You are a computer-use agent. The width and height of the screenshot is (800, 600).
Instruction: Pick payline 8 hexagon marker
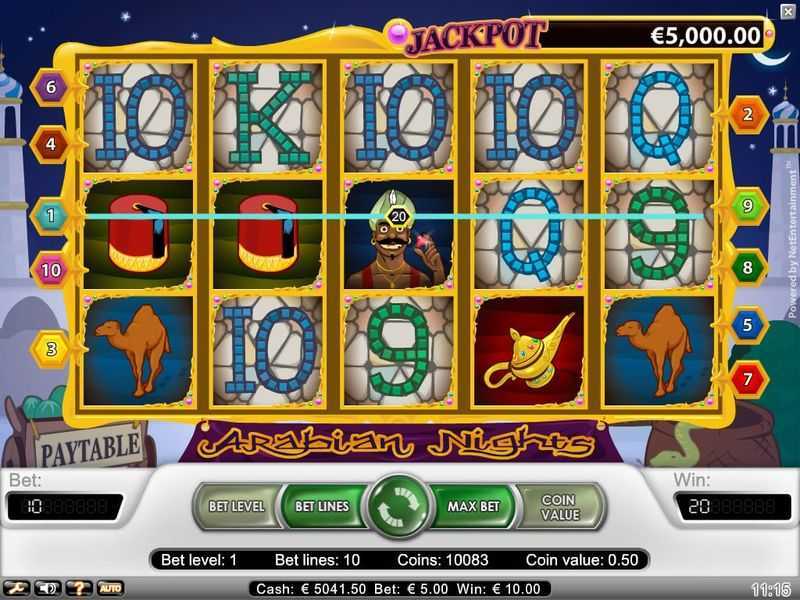tap(748, 268)
